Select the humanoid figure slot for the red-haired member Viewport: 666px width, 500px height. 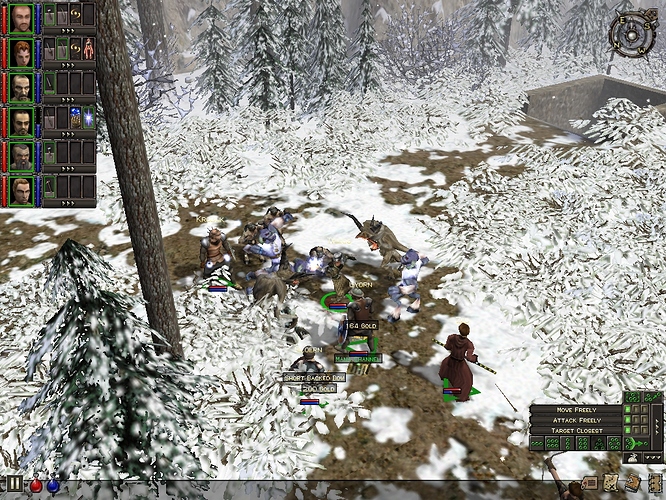click(89, 48)
